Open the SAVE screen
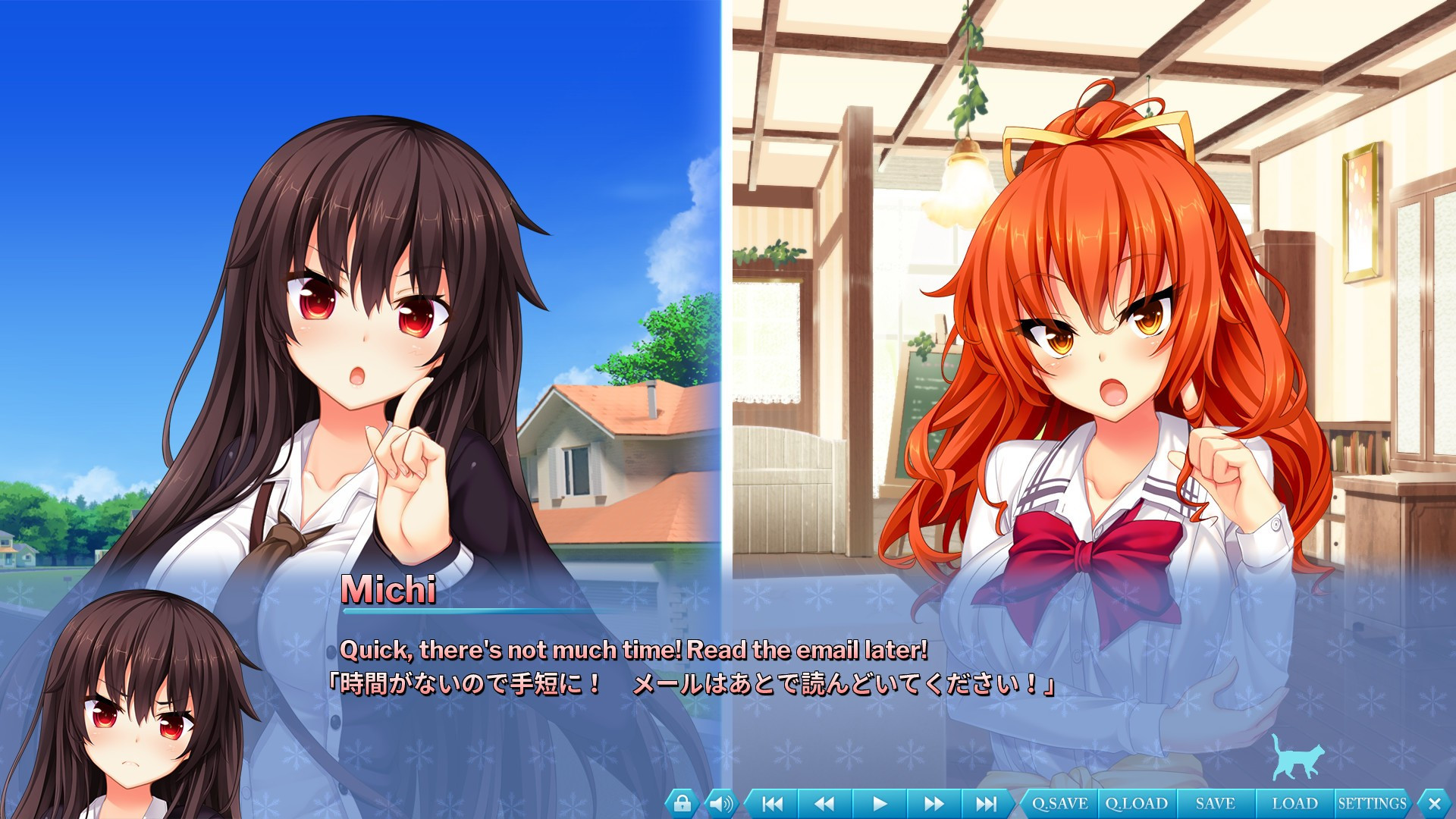 (x=1213, y=802)
